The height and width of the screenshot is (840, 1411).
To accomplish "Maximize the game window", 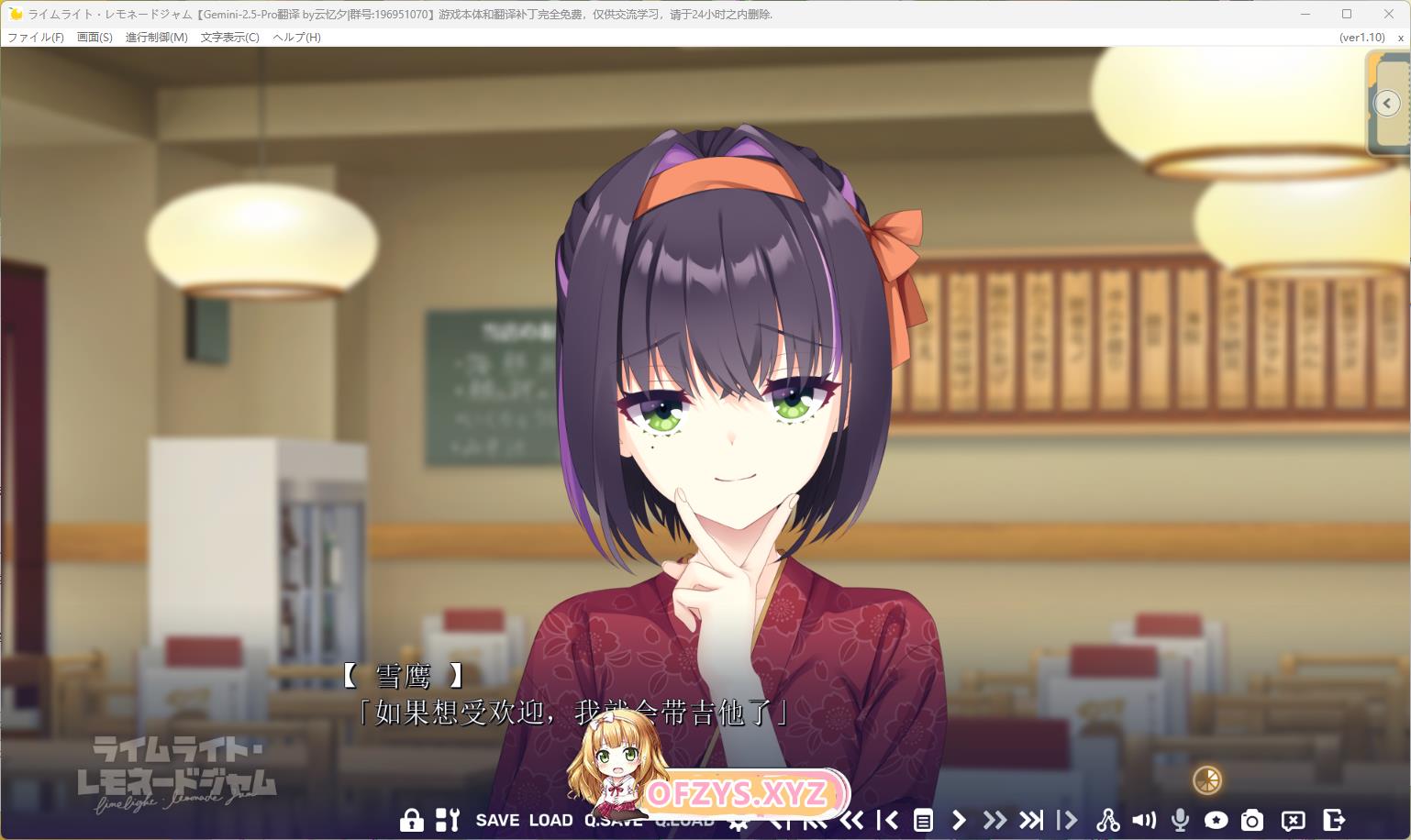I will (x=1347, y=14).
